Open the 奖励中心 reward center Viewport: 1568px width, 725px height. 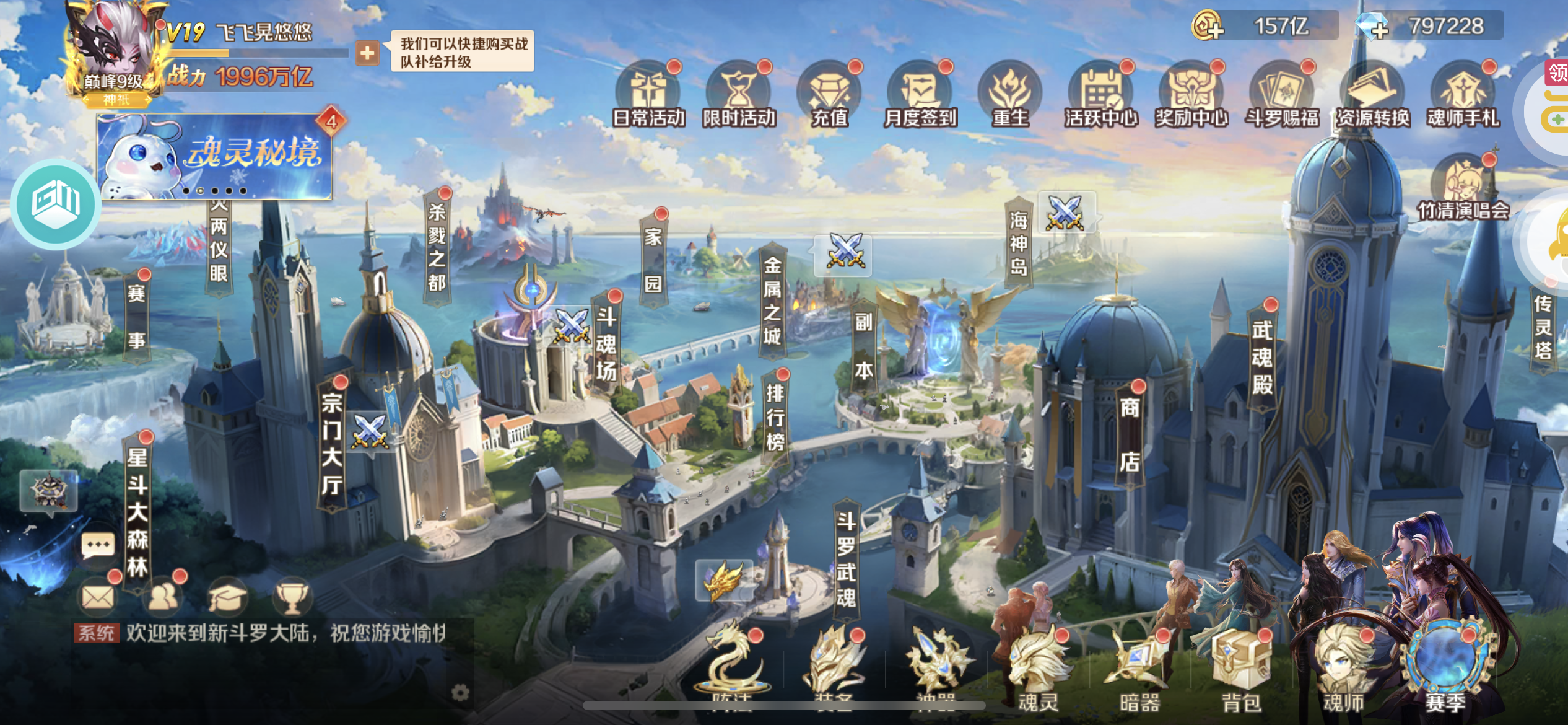(x=1191, y=96)
